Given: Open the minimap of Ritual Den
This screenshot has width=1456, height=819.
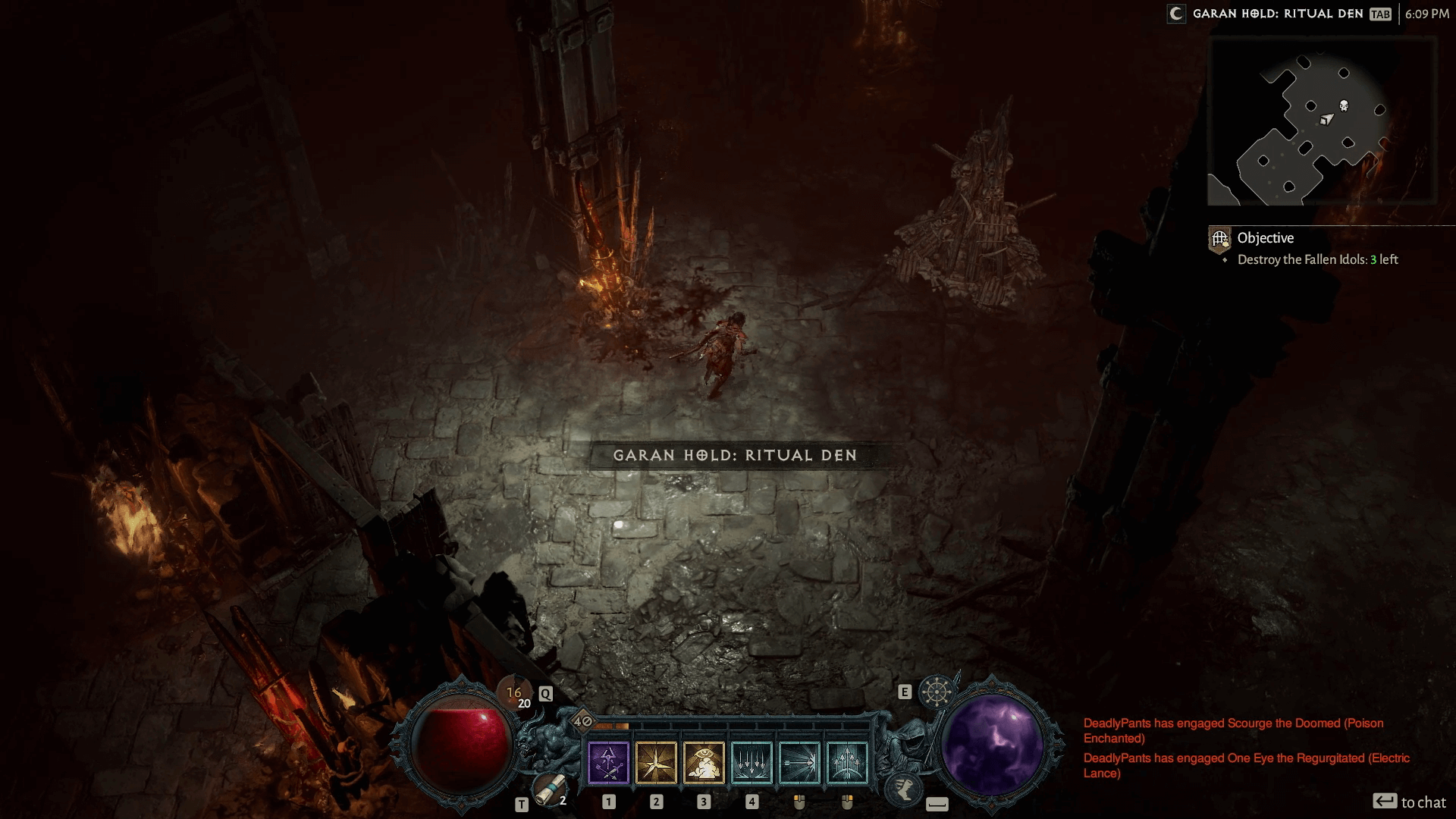Looking at the screenshot, I should pyautogui.click(x=1322, y=121).
